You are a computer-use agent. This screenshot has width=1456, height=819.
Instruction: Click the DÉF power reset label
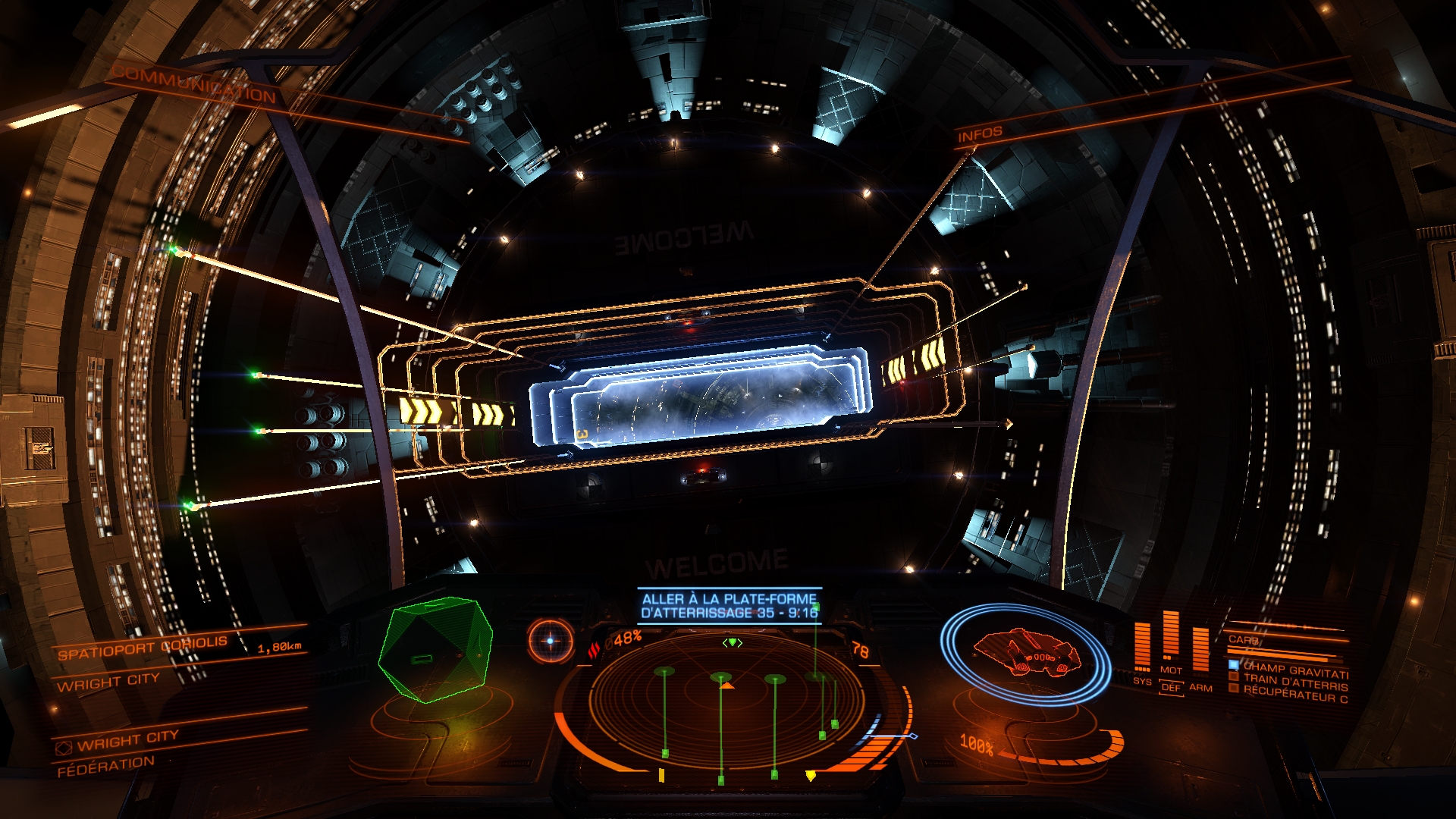pos(1172,688)
